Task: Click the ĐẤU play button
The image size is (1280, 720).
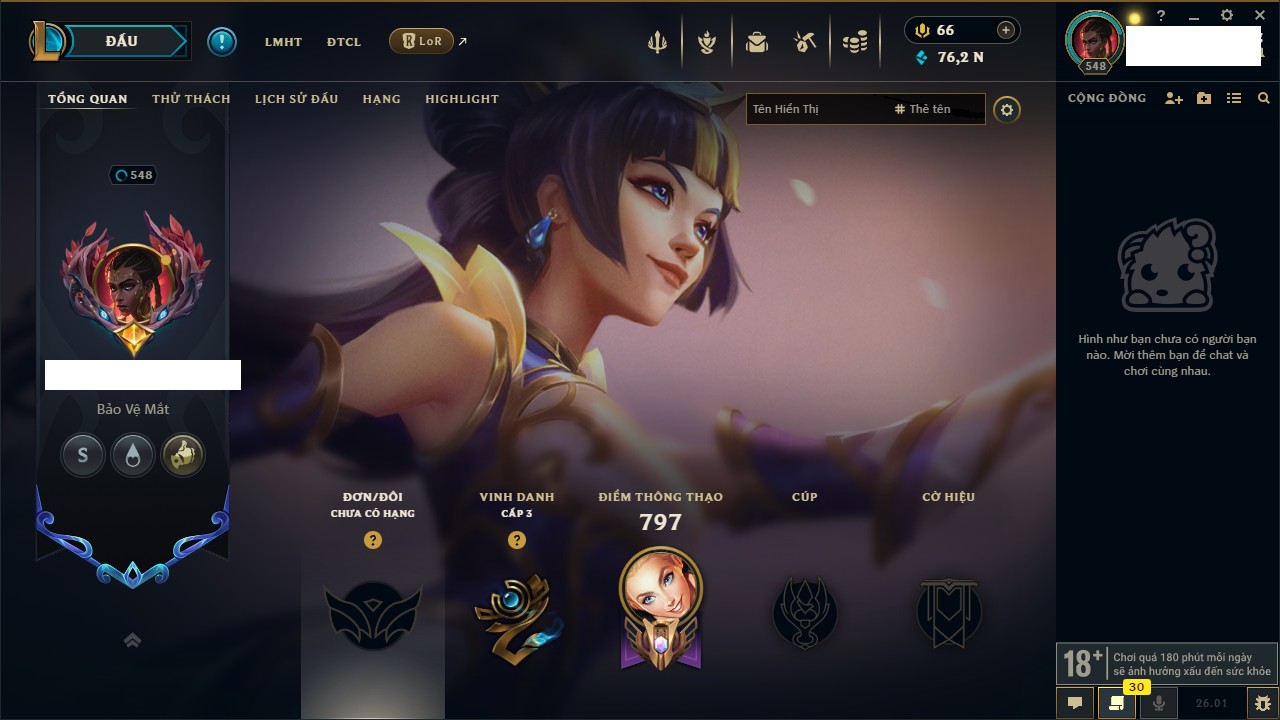Action: point(121,41)
